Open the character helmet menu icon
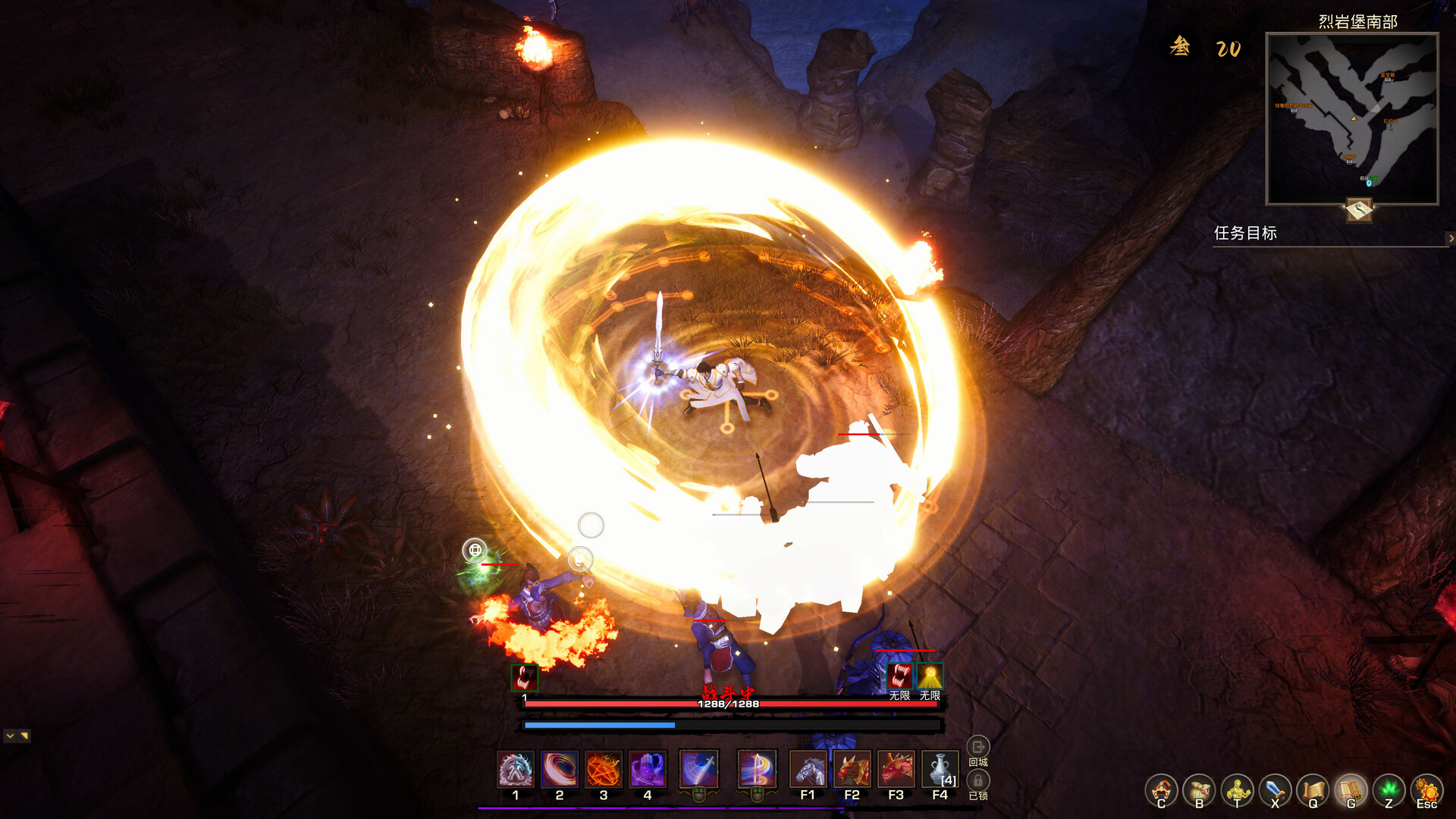1456x819 pixels. 1161,791
